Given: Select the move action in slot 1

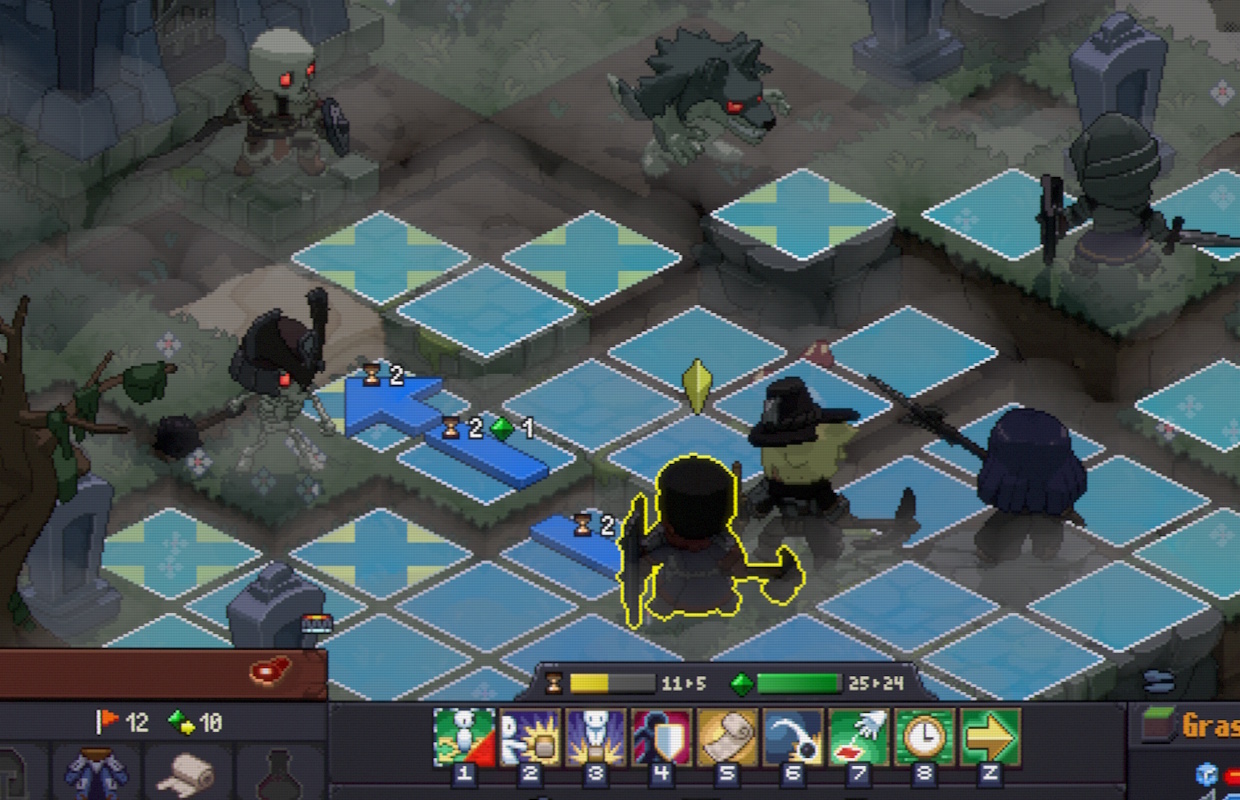Looking at the screenshot, I should click(464, 737).
